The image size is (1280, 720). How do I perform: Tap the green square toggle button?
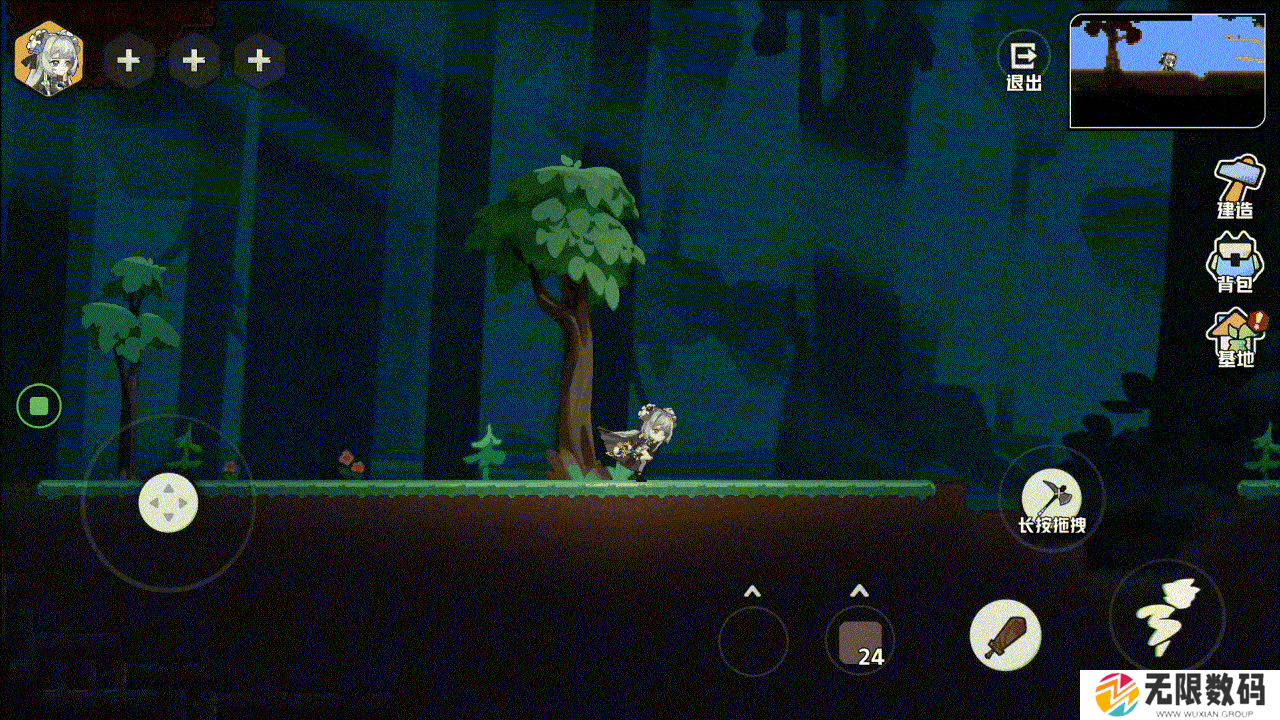point(39,406)
